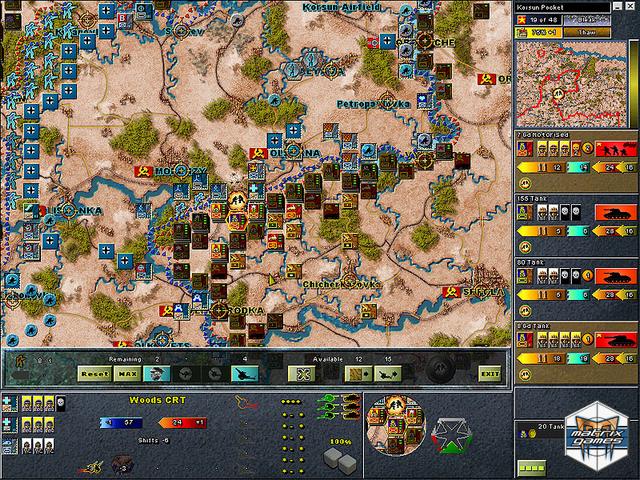640x480 pixels.
Task: Click the infantry soldier support button
Action: coord(155,373)
